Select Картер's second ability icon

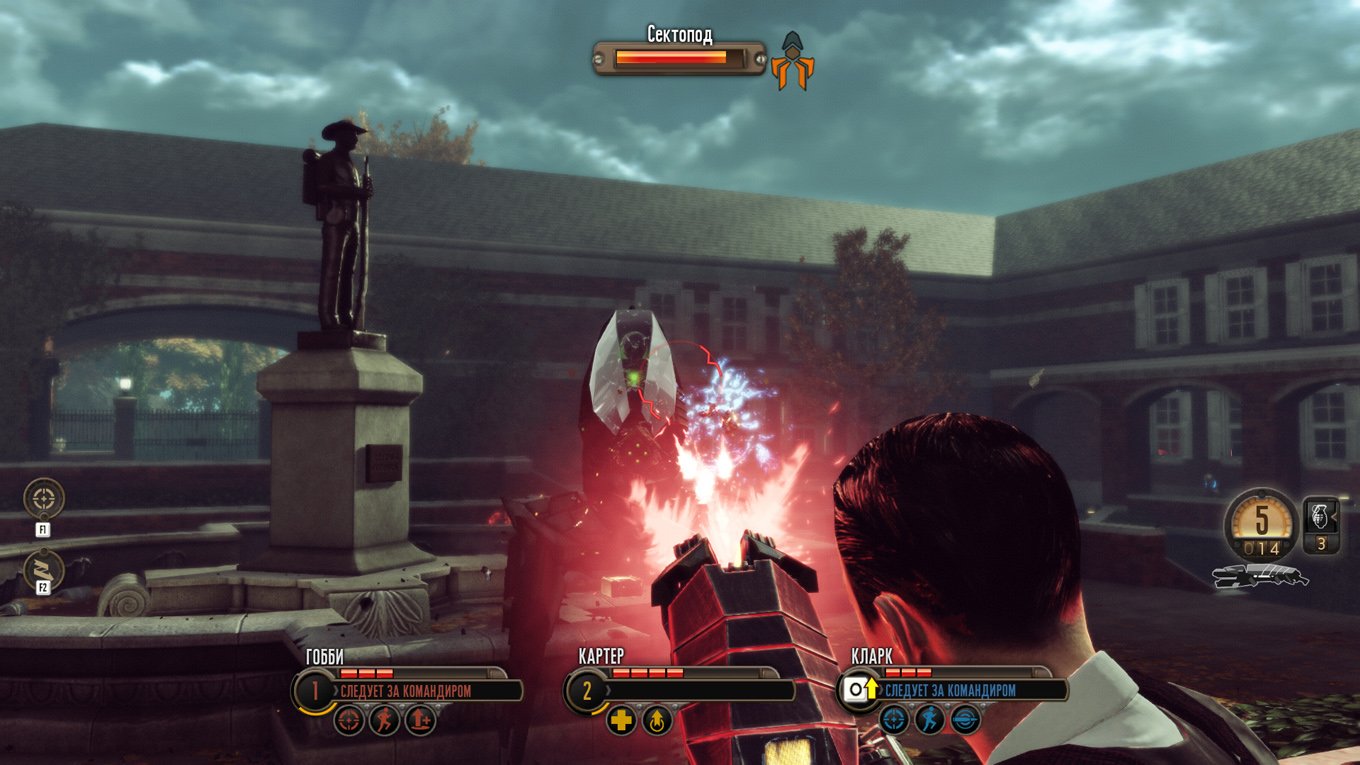point(657,720)
